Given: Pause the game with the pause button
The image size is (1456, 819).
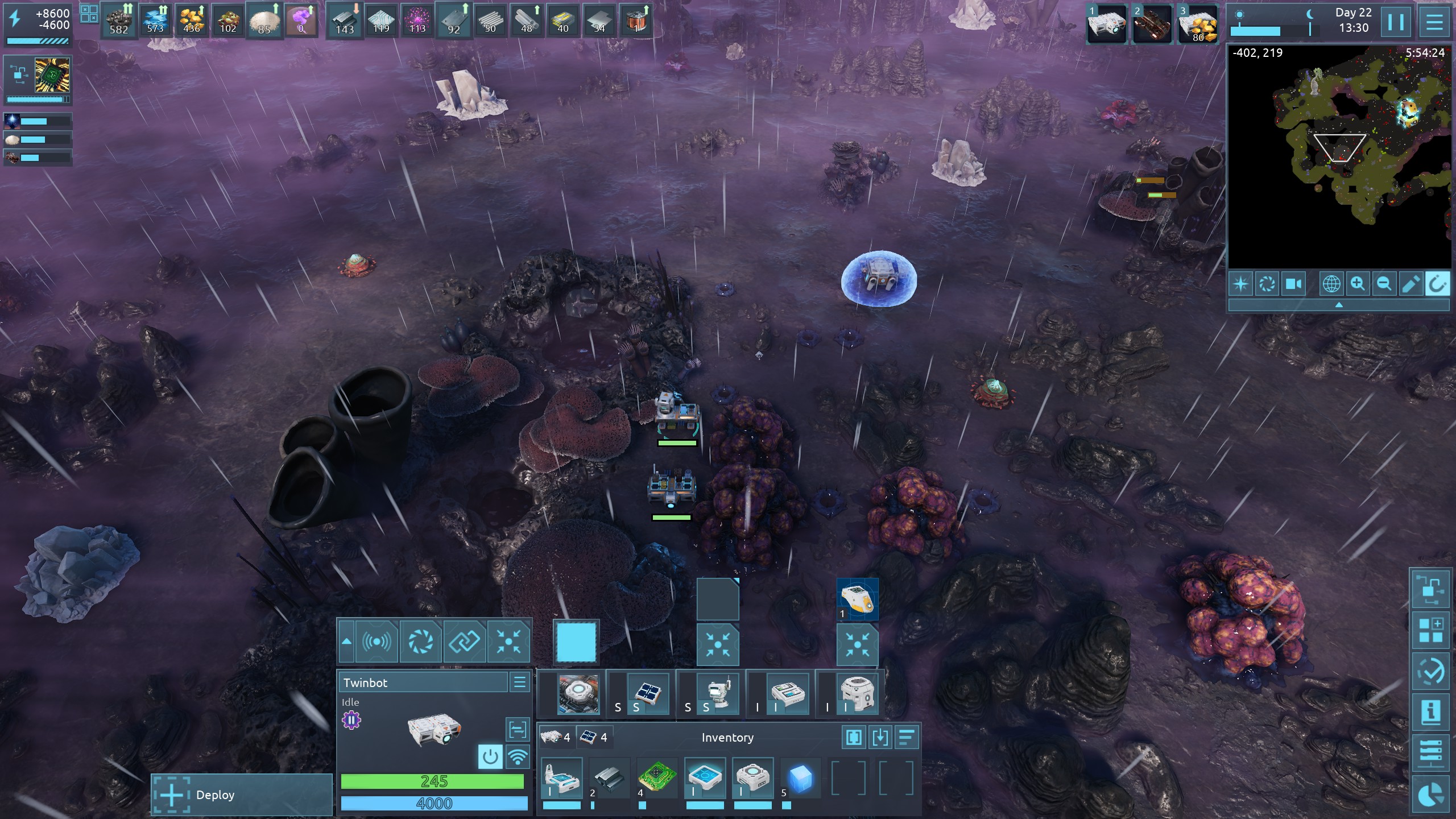Looking at the screenshot, I should tap(1396, 23).
